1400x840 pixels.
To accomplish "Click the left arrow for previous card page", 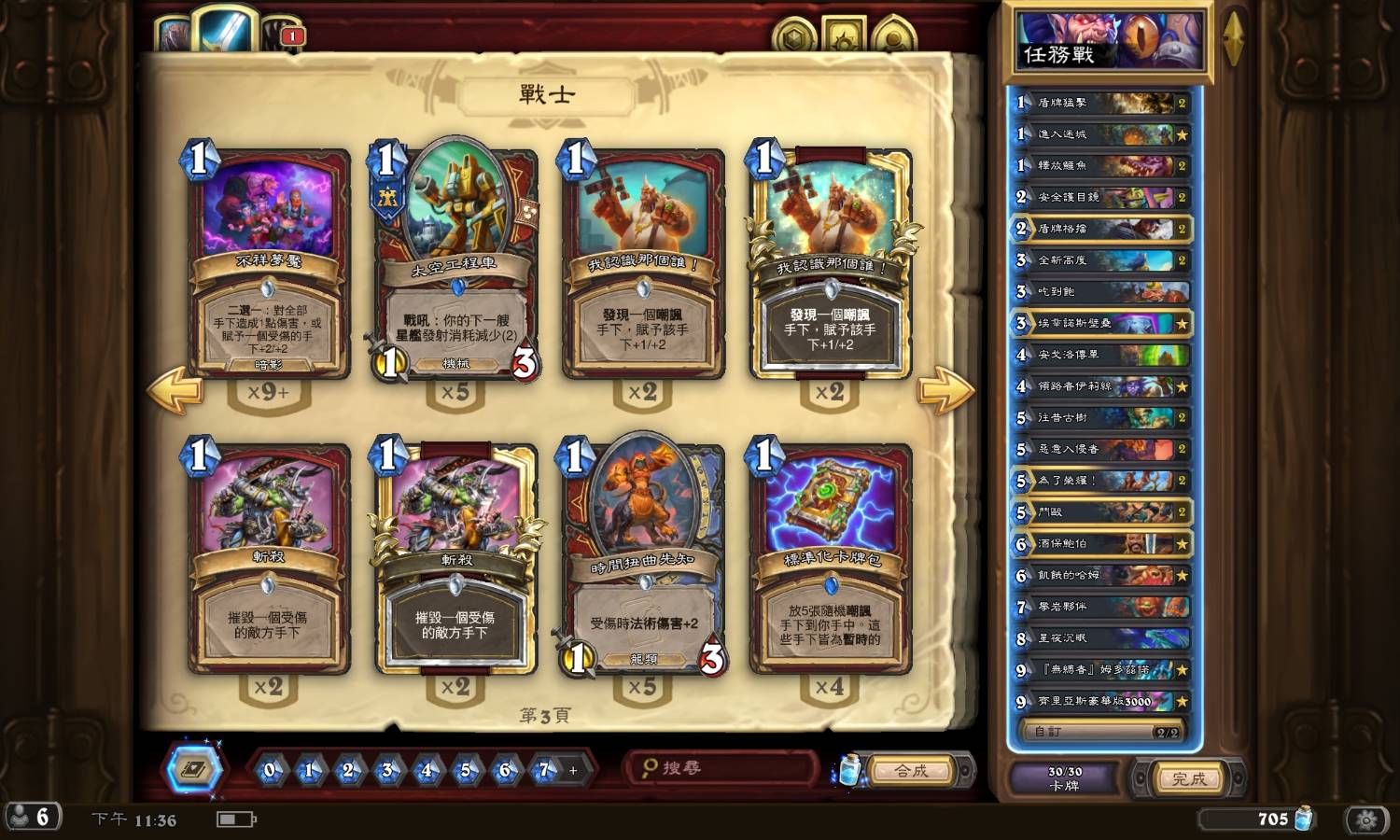I will click(x=177, y=388).
